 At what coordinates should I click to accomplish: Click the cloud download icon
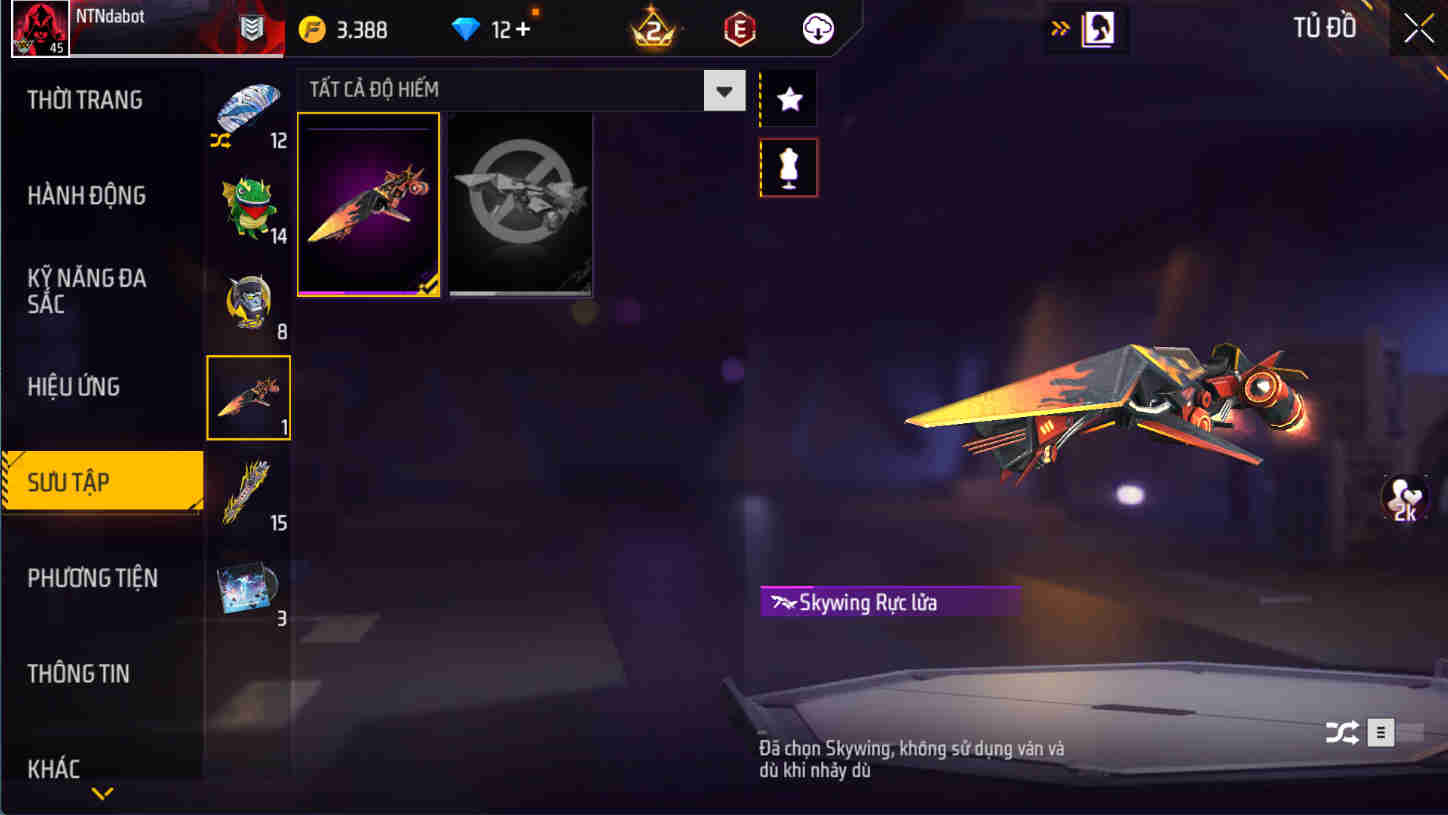click(818, 29)
